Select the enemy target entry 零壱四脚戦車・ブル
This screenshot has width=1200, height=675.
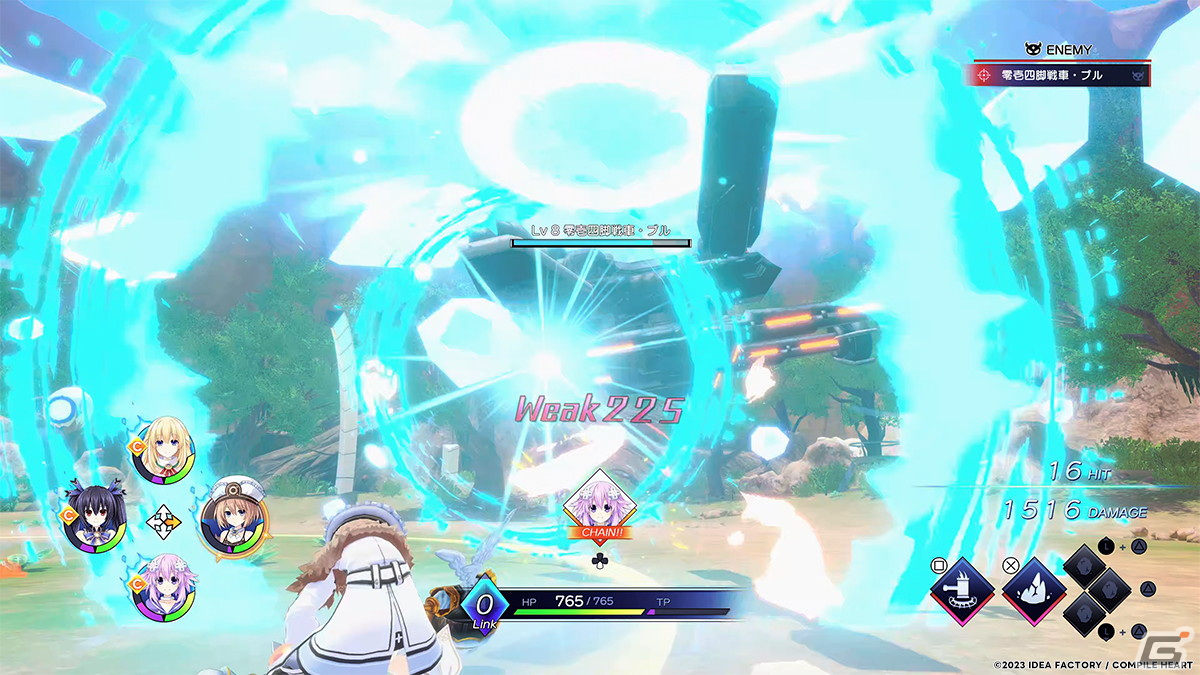(1060, 75)
